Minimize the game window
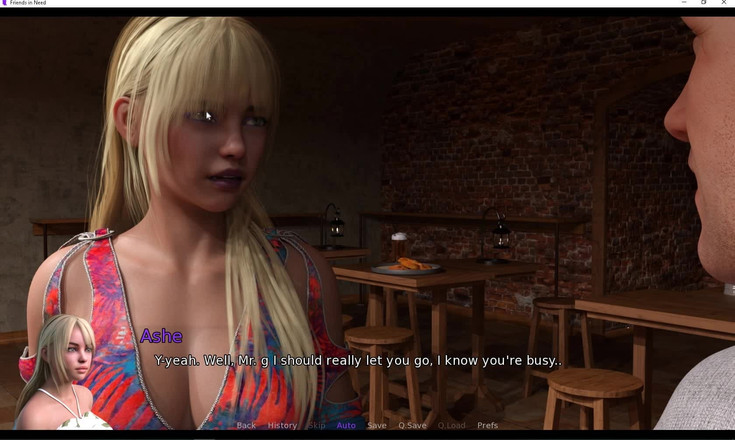This screenshot has height=440, width=735. pyautogui.click(x=684, y=3)
